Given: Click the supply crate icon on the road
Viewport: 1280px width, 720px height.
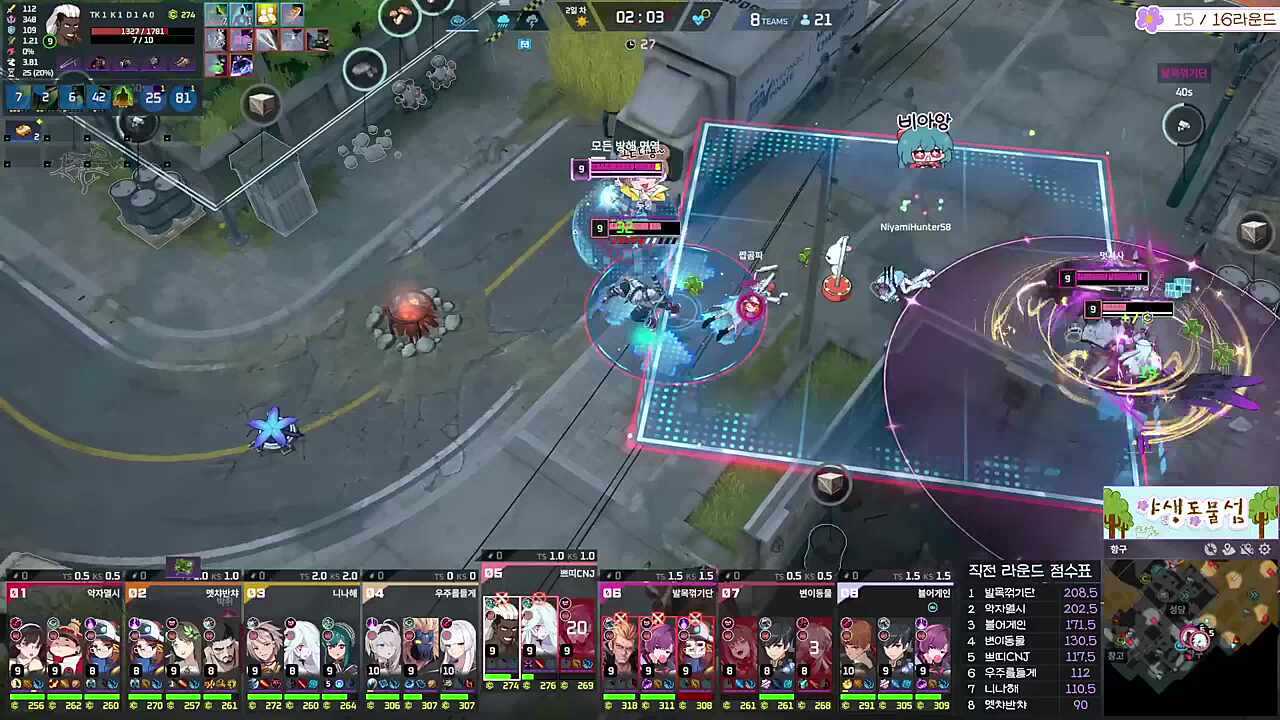Looking at the screenshot, I should pyautogui.click(x=830, y=485).
